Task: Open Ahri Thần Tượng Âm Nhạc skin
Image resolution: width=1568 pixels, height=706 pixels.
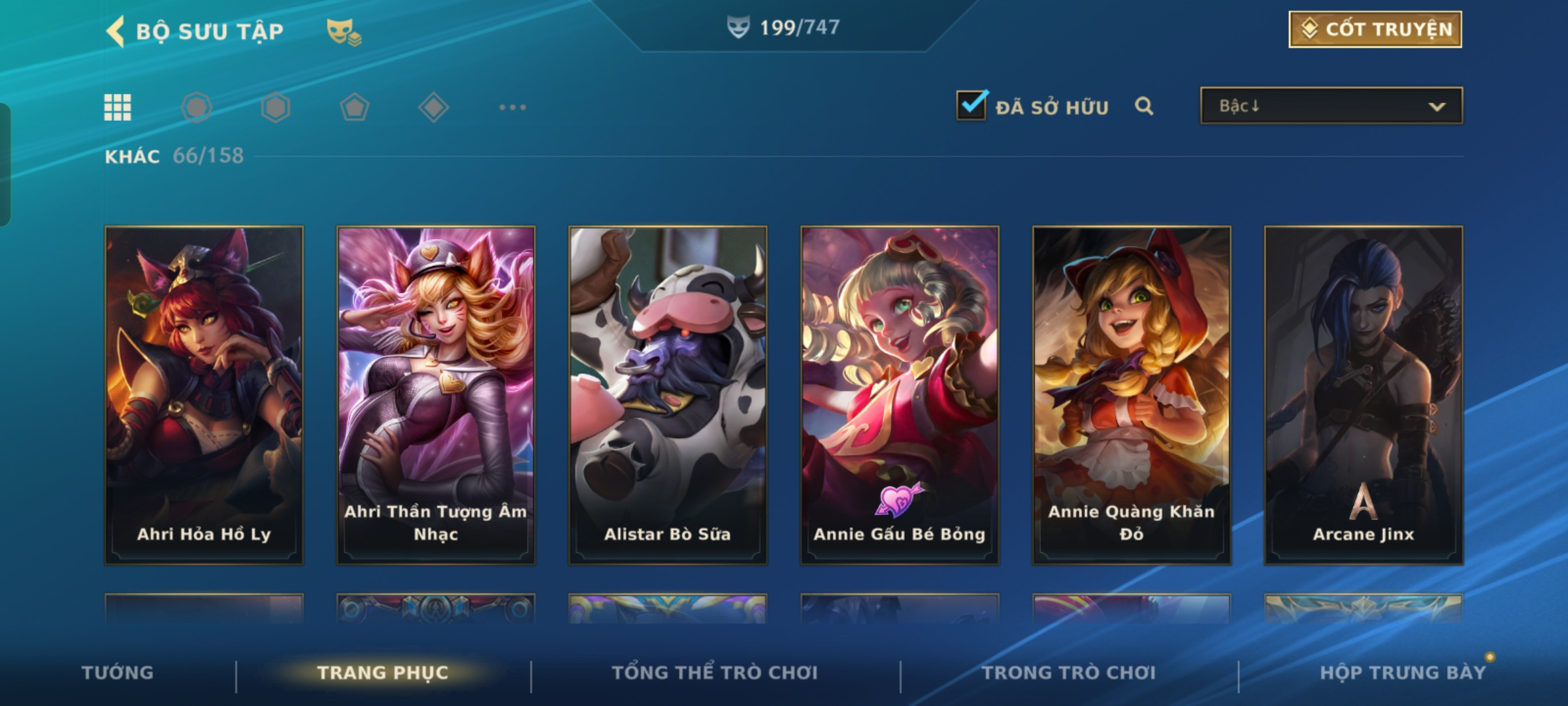Action: 436,394
